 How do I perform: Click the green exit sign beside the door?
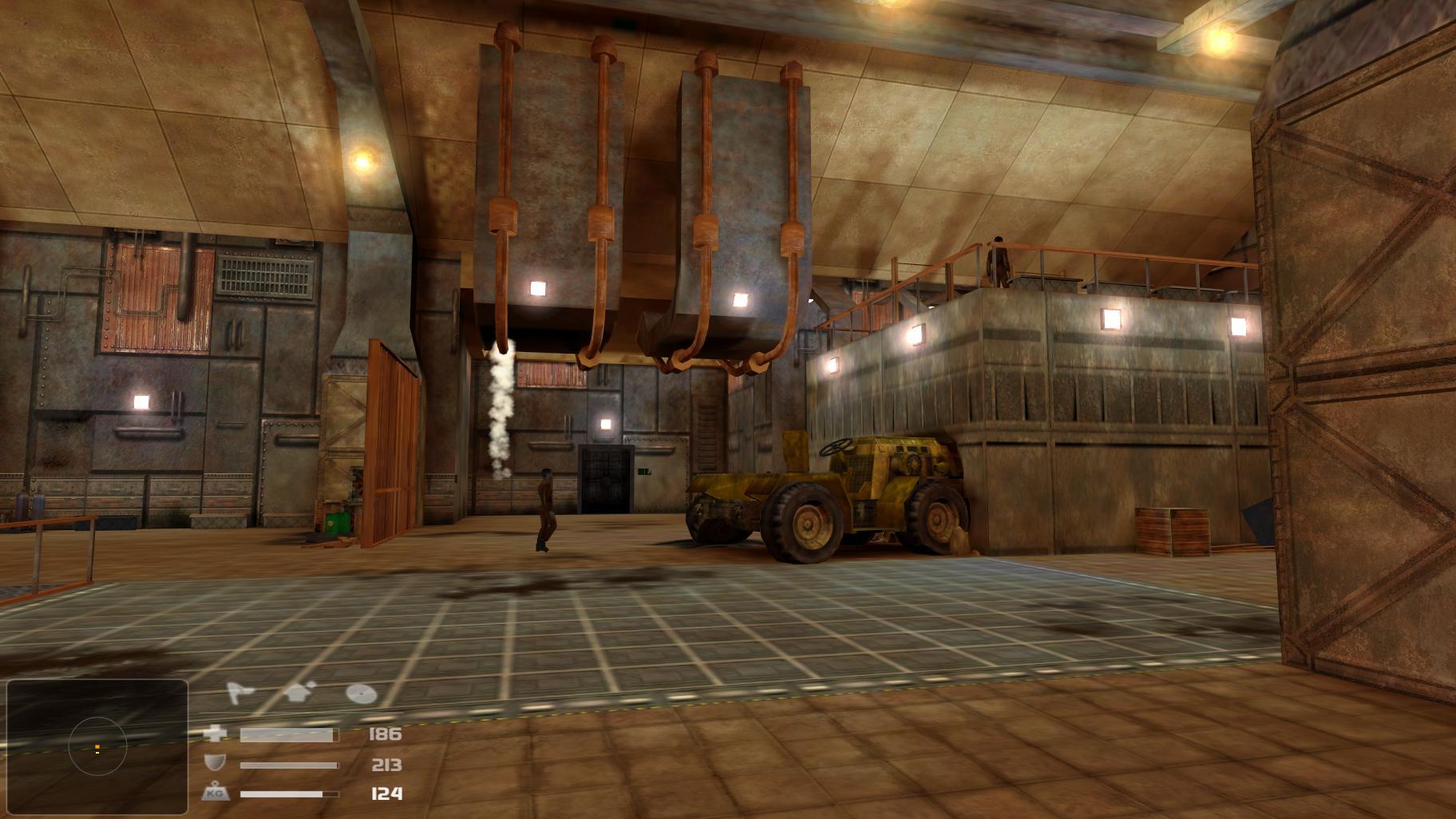point(644,472)
